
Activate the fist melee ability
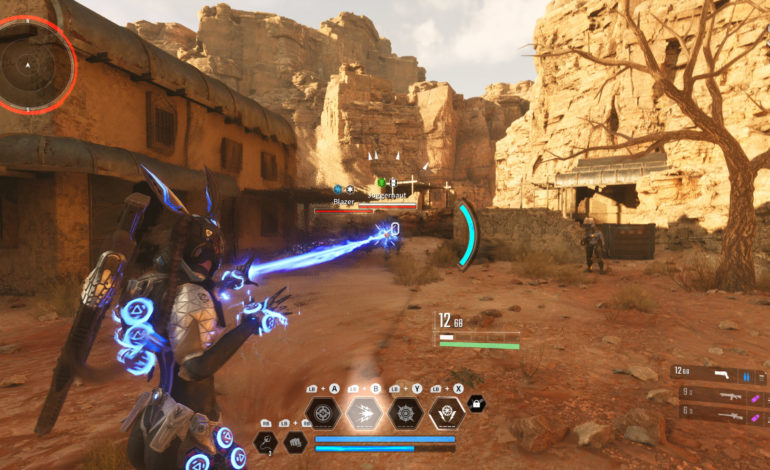(296, 441)
